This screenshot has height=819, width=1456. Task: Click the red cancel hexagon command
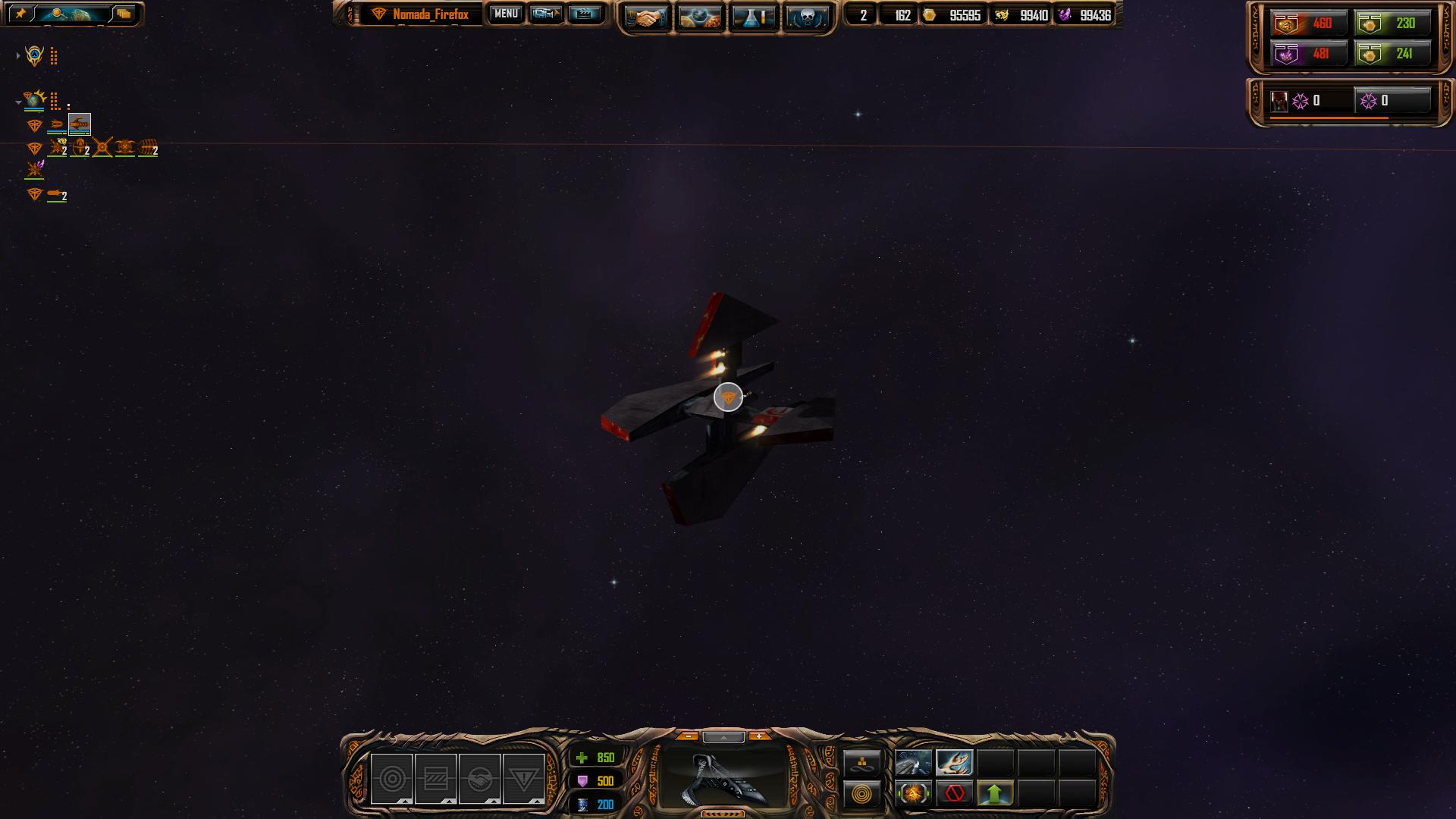click(x=954, y=794)
